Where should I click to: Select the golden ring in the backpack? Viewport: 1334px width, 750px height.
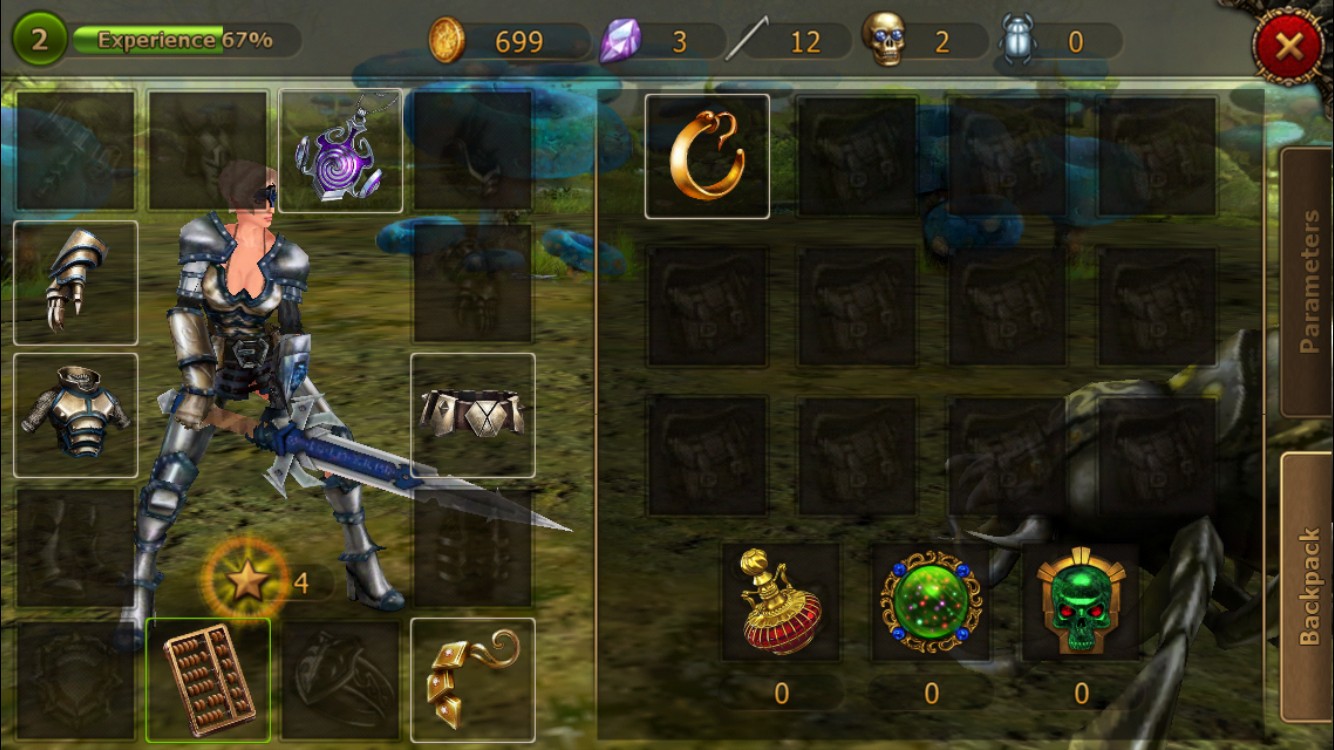point(707,156)
